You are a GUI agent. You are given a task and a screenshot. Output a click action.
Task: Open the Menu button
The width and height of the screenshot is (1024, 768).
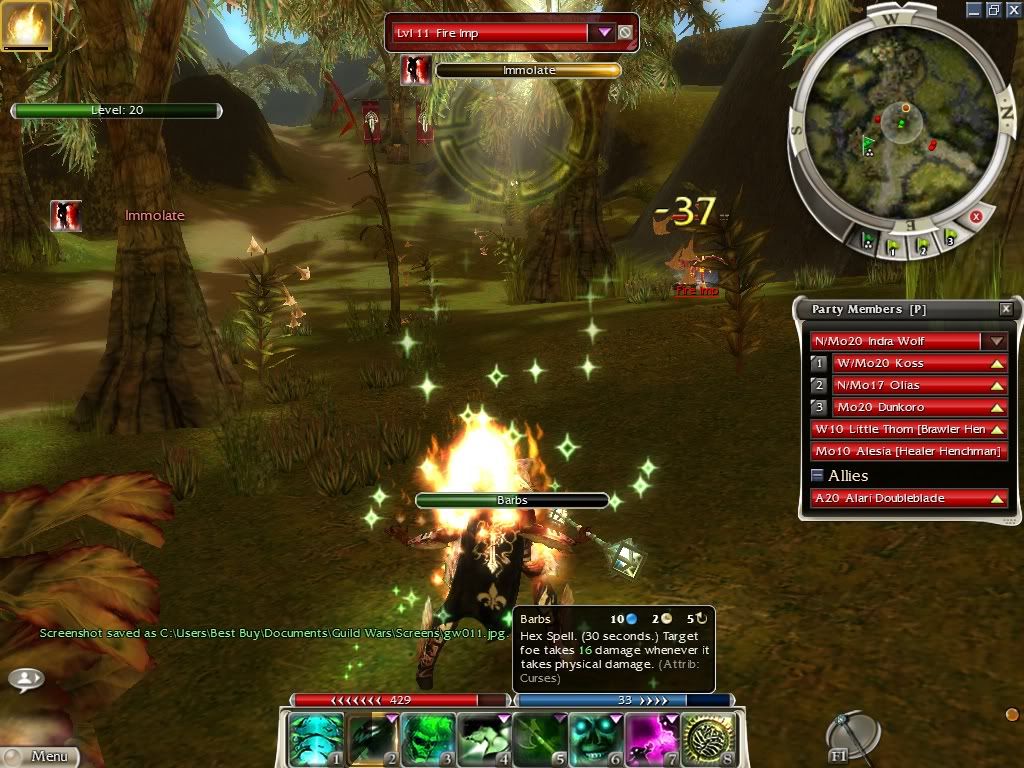40,756
